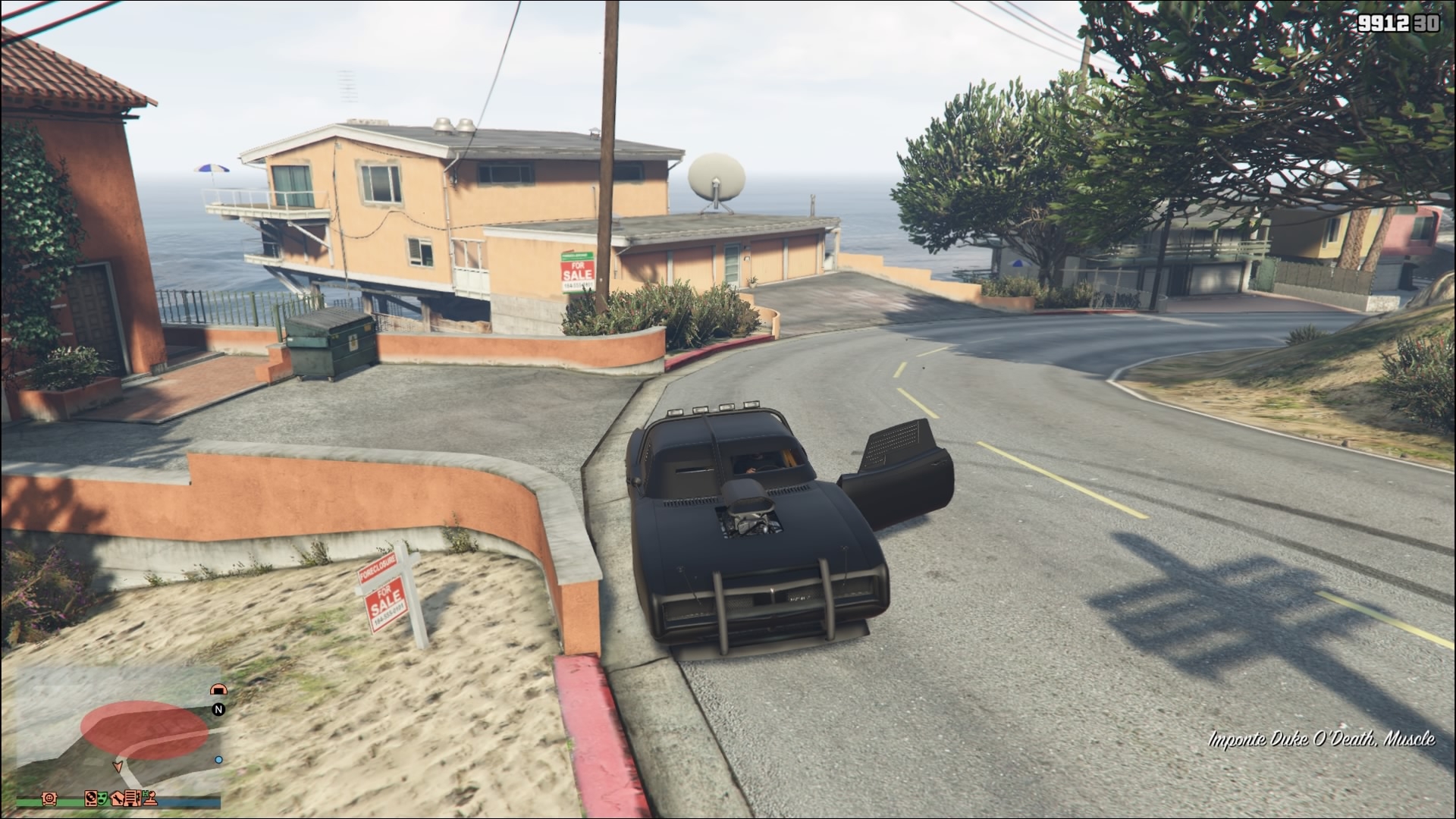Select the smiley face blip
This screenshot has width=1456, height=819.
49,799
